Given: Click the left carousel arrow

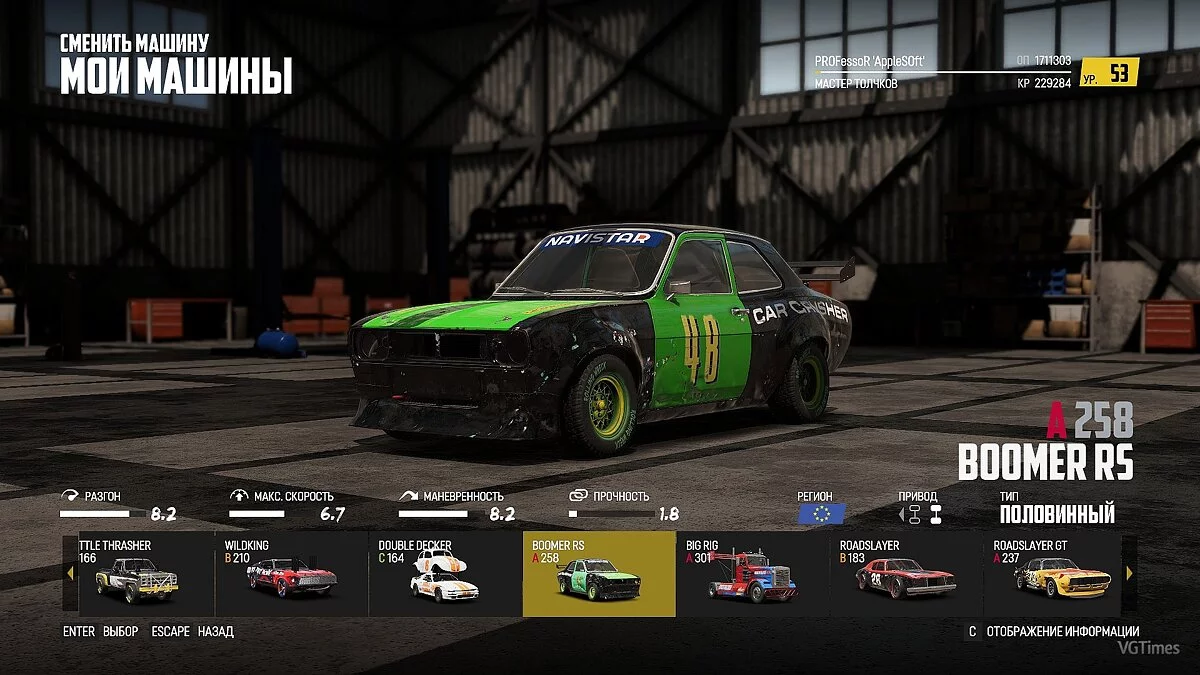Looking at the screenshot, I should click(x=70, y=574).
